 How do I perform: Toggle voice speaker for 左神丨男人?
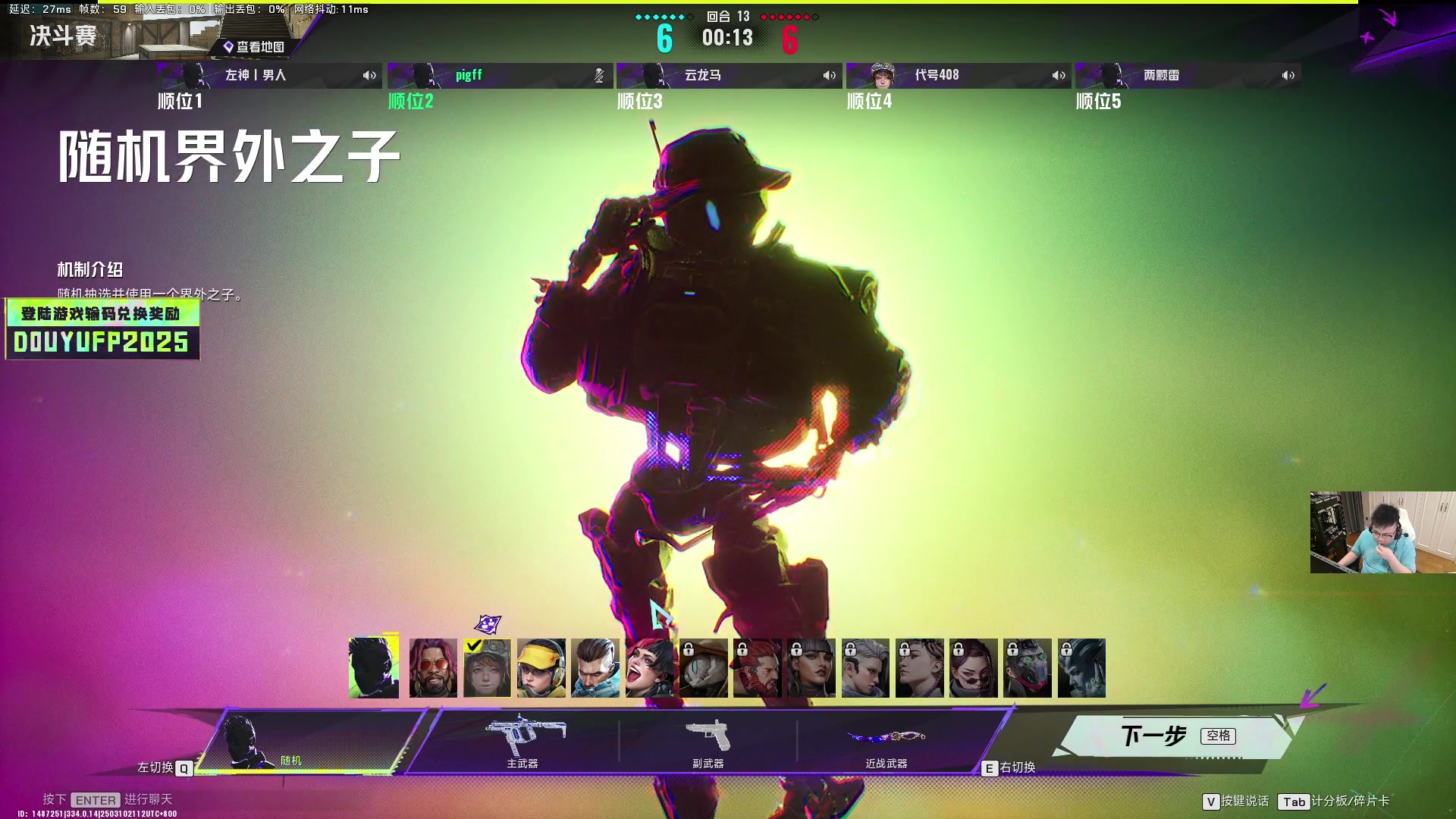tap(369, 75)
